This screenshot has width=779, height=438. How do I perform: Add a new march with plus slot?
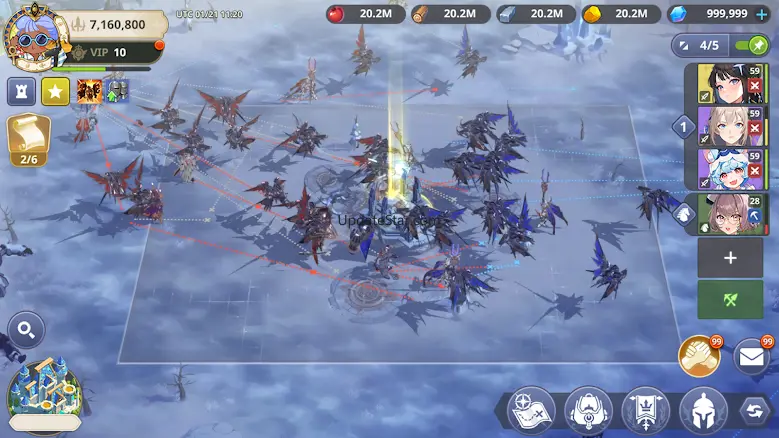[x=730, y=258]
